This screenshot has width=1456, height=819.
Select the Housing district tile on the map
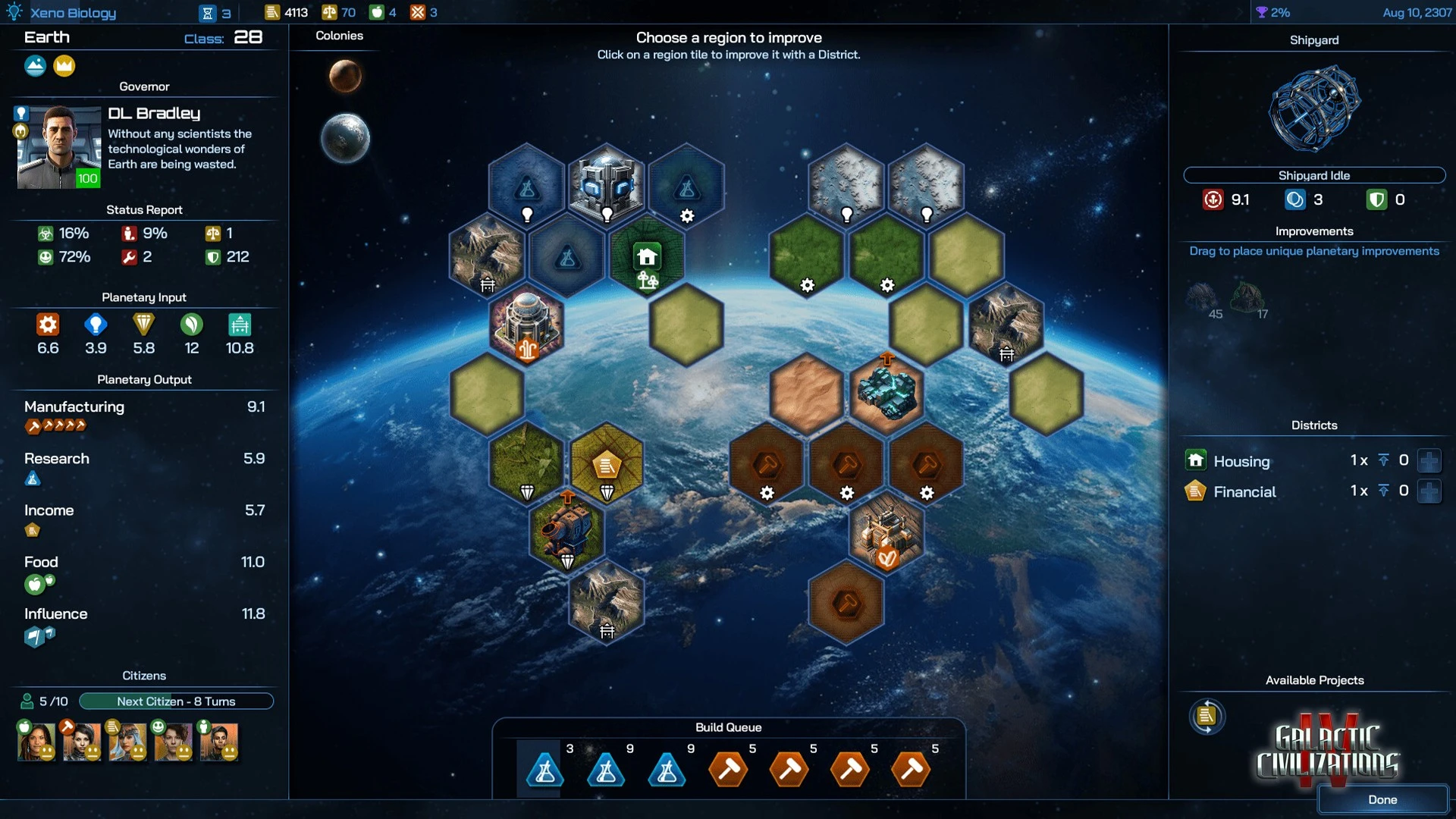point(647,258)
